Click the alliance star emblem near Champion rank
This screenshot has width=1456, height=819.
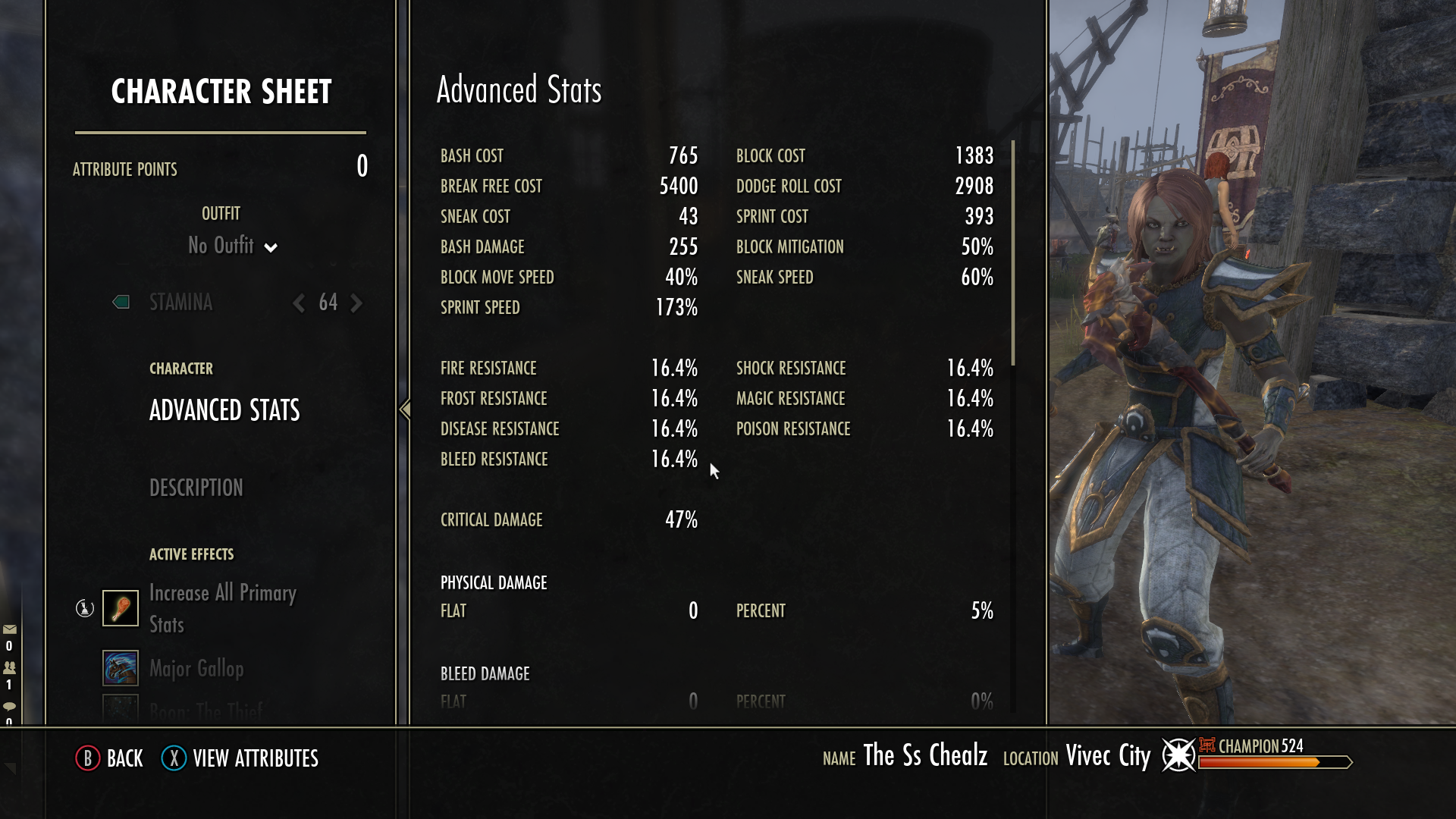(1180, 756)
